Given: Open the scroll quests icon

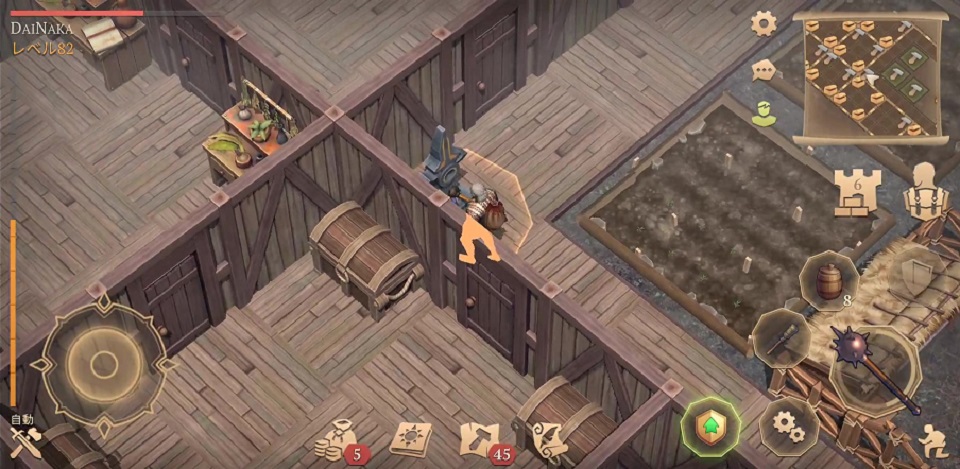Looking at the screenshot, I should tap(547, 439).
